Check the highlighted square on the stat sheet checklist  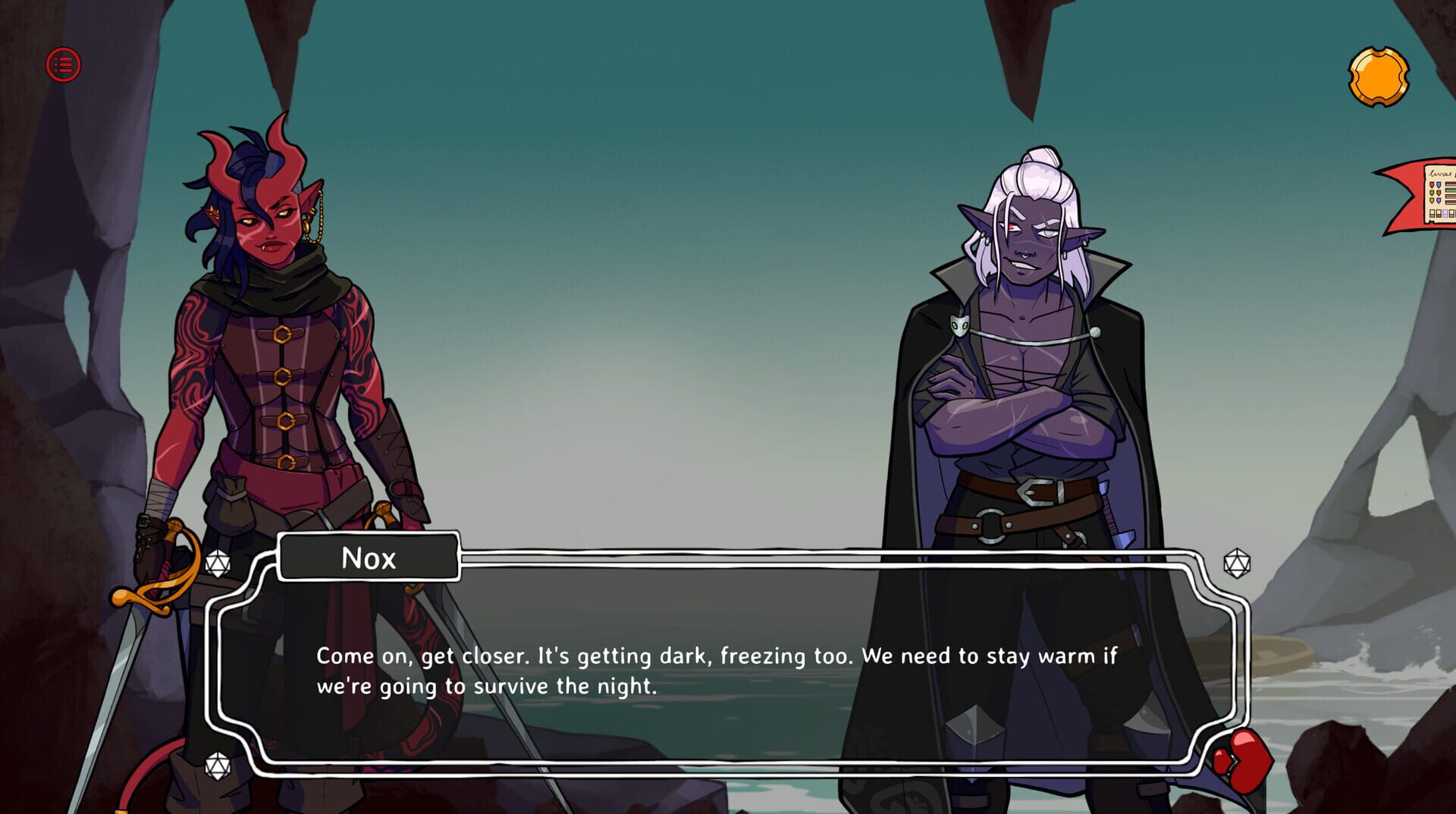tap(1445, 213)
